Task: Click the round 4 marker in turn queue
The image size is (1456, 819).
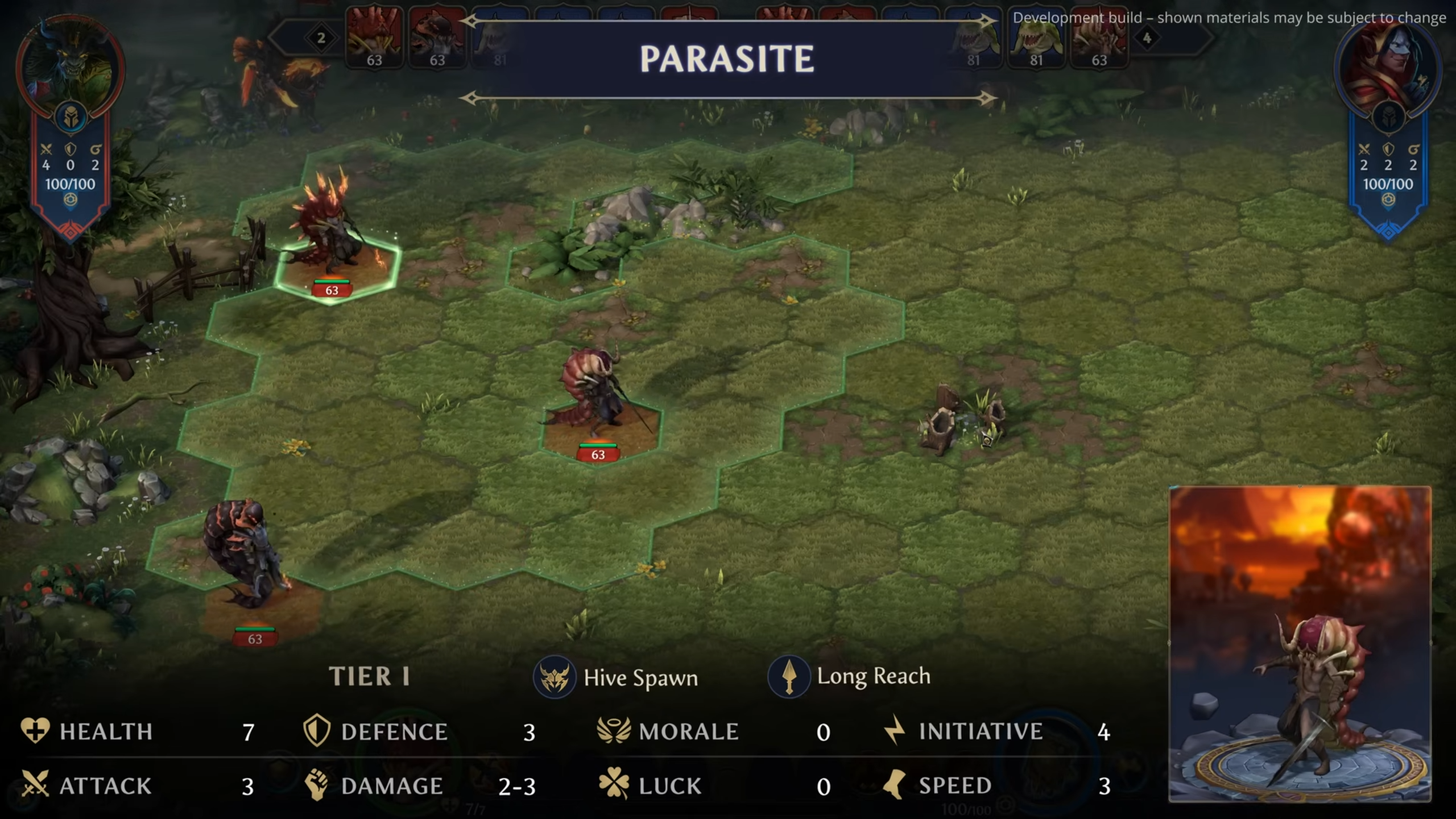Action: pos(1147,38)
